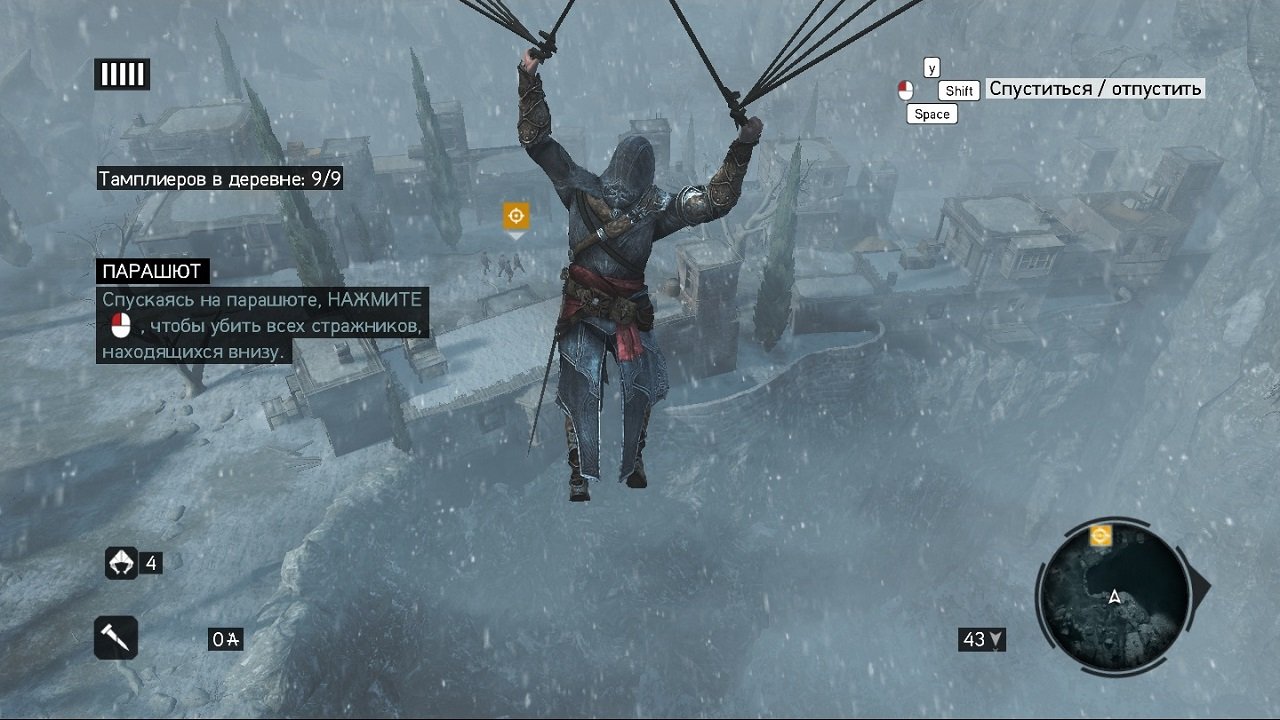
Task: Click the left mouse button prompt icon
Action: pyautogui.click(x=908, y=88)
